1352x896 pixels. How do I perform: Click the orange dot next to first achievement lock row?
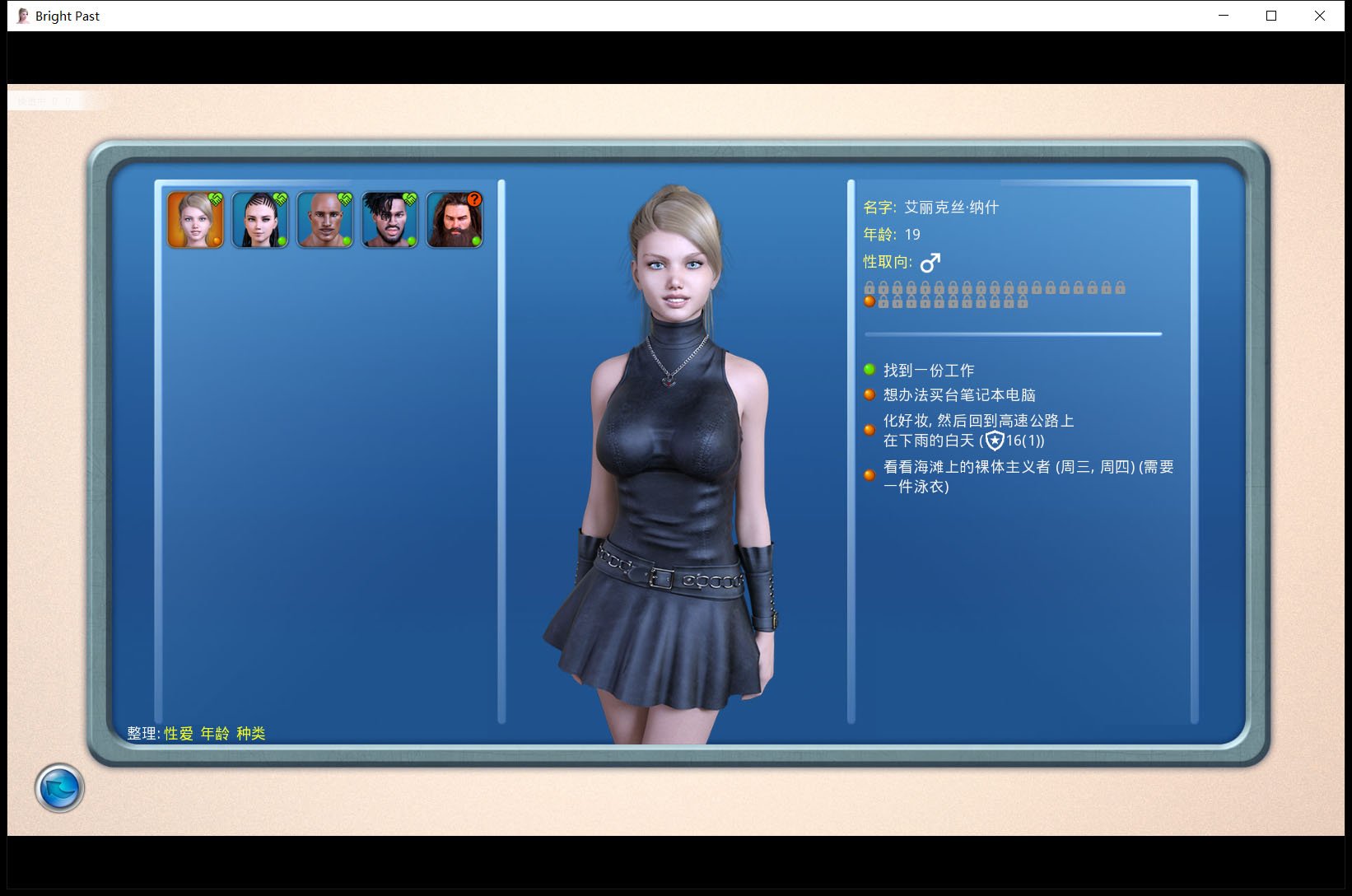click(x=869, y=301)
